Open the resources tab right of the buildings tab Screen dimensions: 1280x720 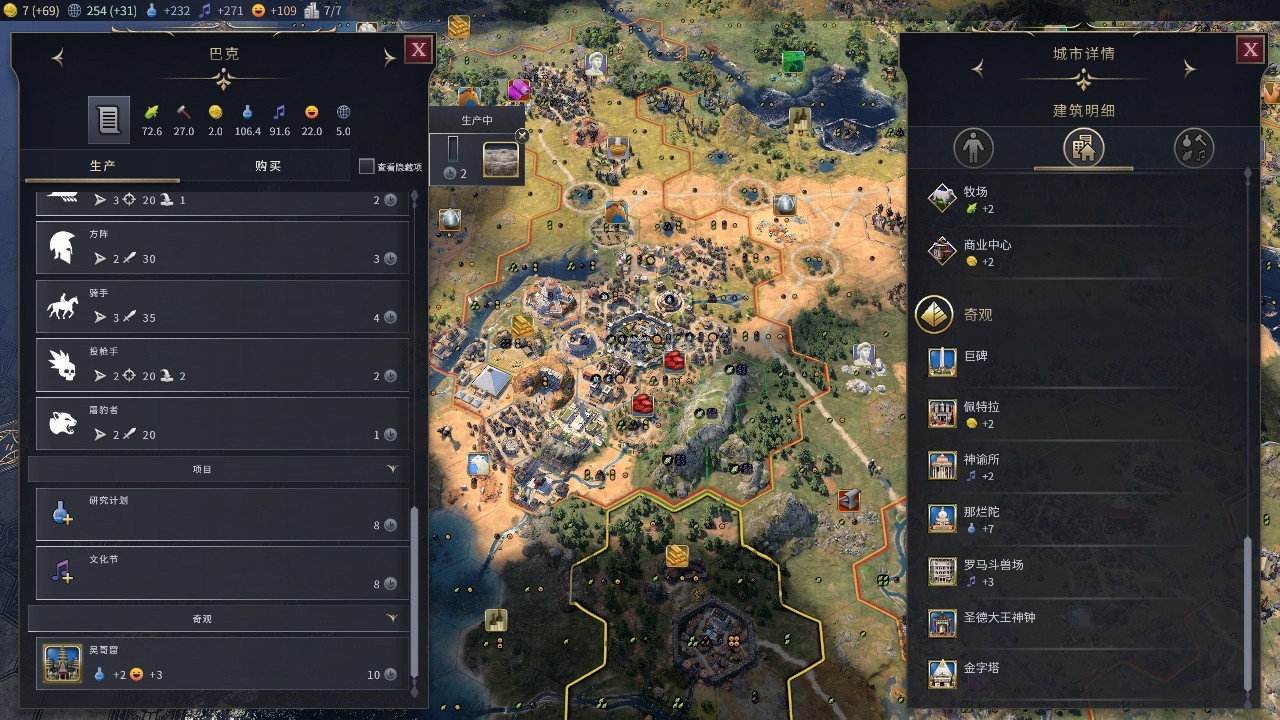click(x=1193, y=148)
